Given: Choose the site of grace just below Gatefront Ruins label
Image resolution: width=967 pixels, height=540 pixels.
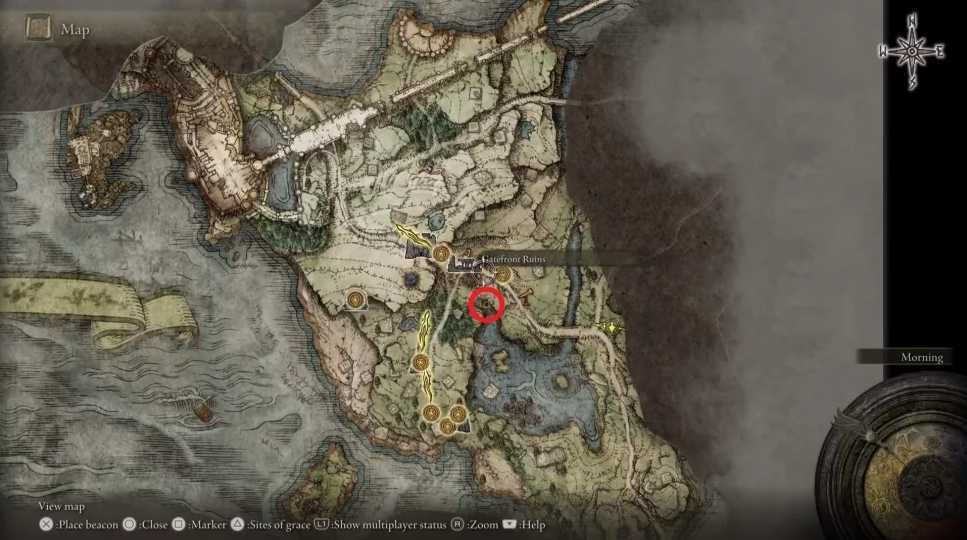Looking at the screenshot, I should click(x=503, y=275).
